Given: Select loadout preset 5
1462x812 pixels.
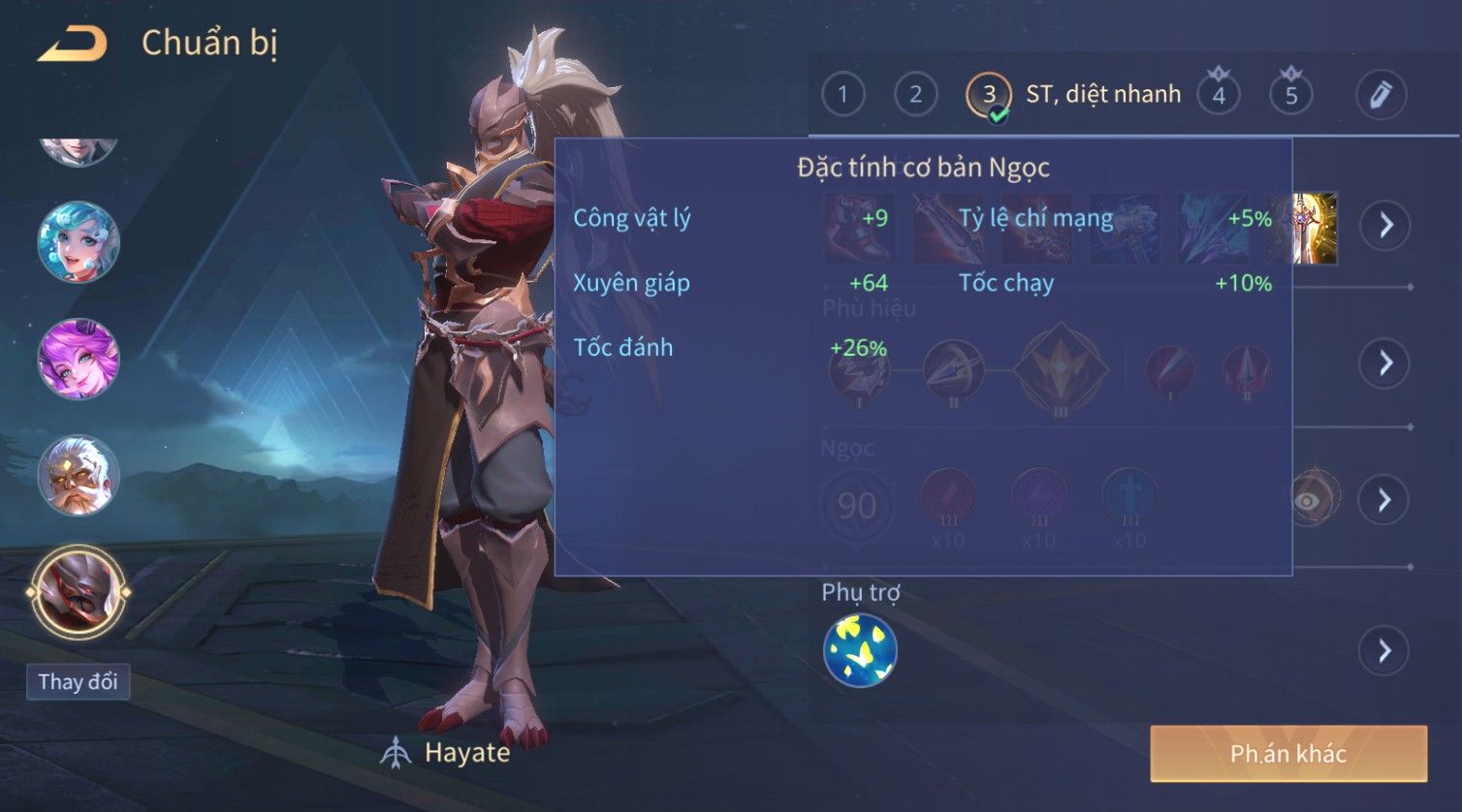Looking at the screenshot, I should point(1291,95).
